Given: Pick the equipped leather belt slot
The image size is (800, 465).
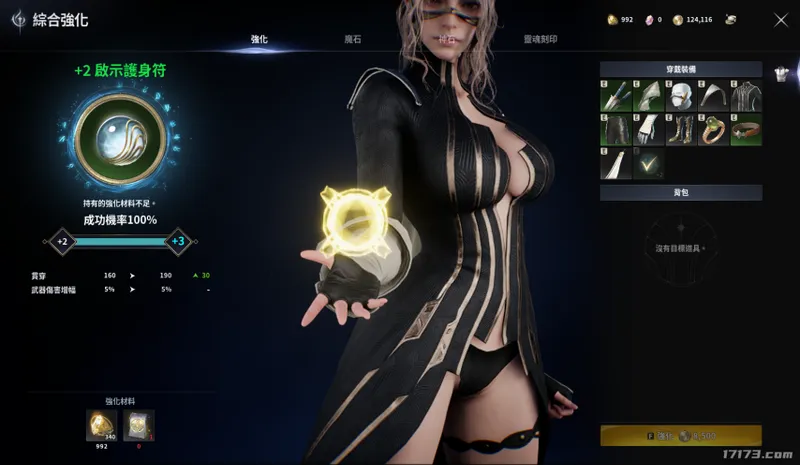Looking at the screenshot, I should 746,130.
